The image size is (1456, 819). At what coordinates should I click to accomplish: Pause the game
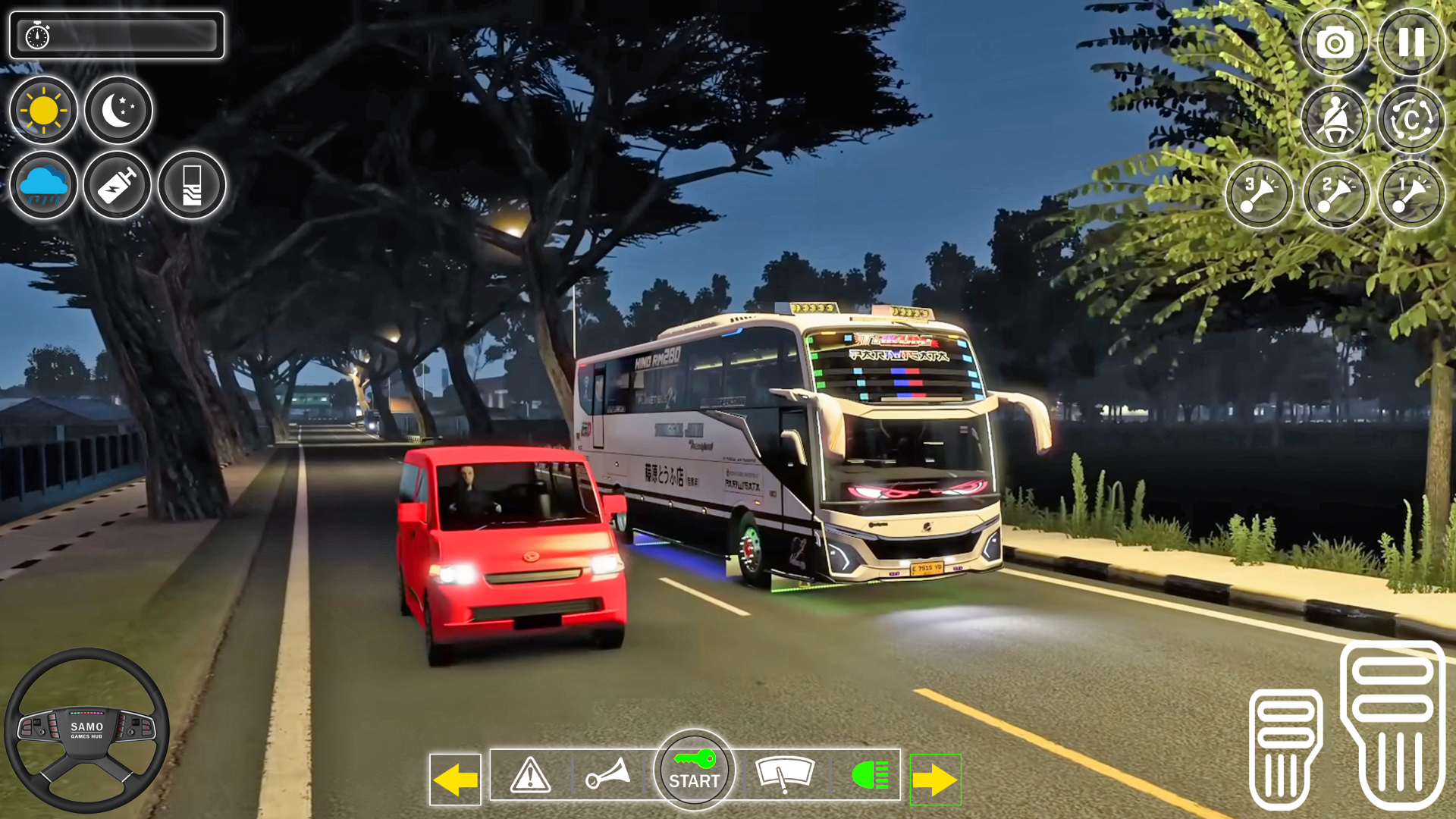(x=1410, y=43)
